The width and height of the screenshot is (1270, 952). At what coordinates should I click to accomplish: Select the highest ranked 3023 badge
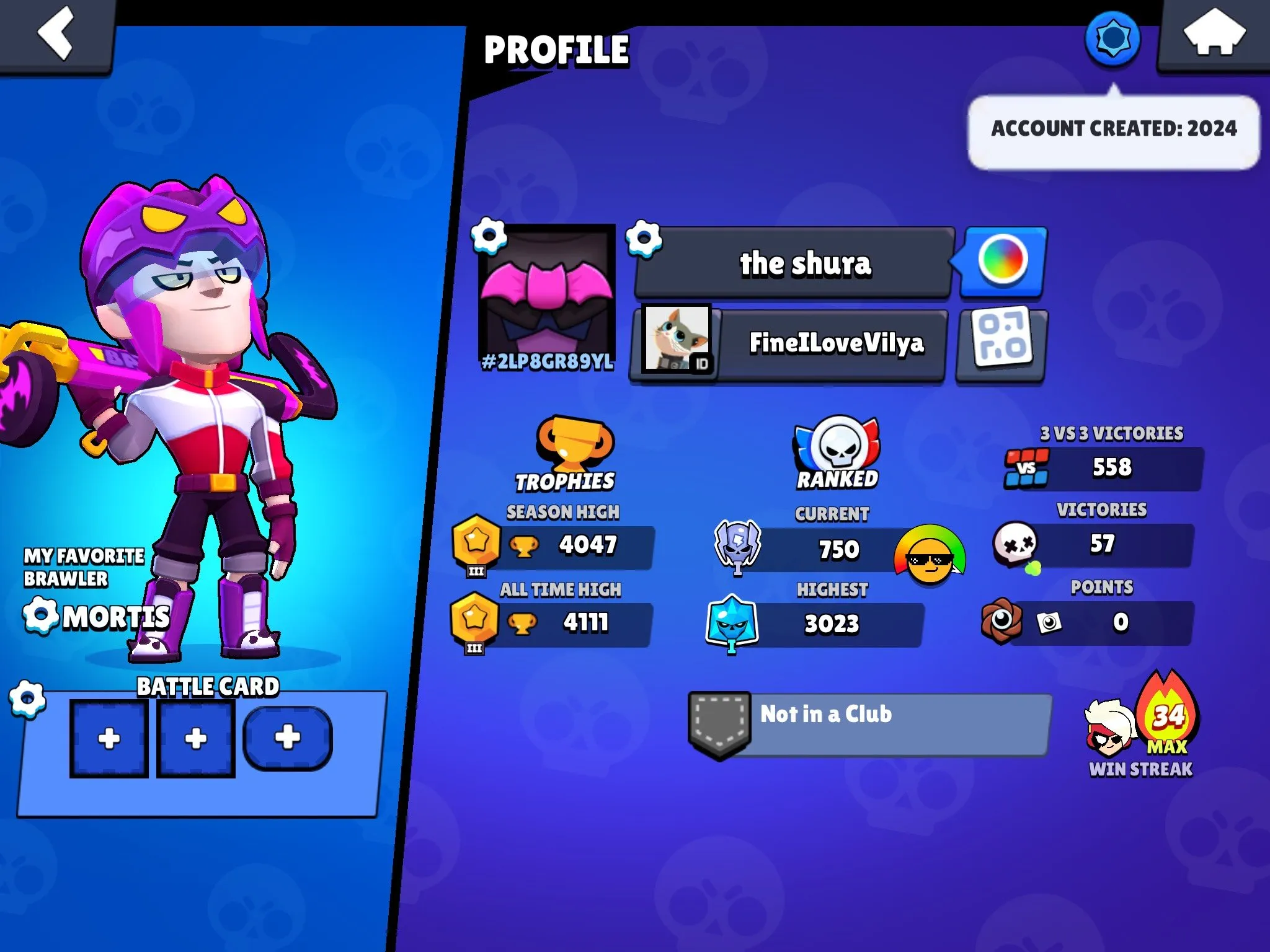tap(732, 624)
